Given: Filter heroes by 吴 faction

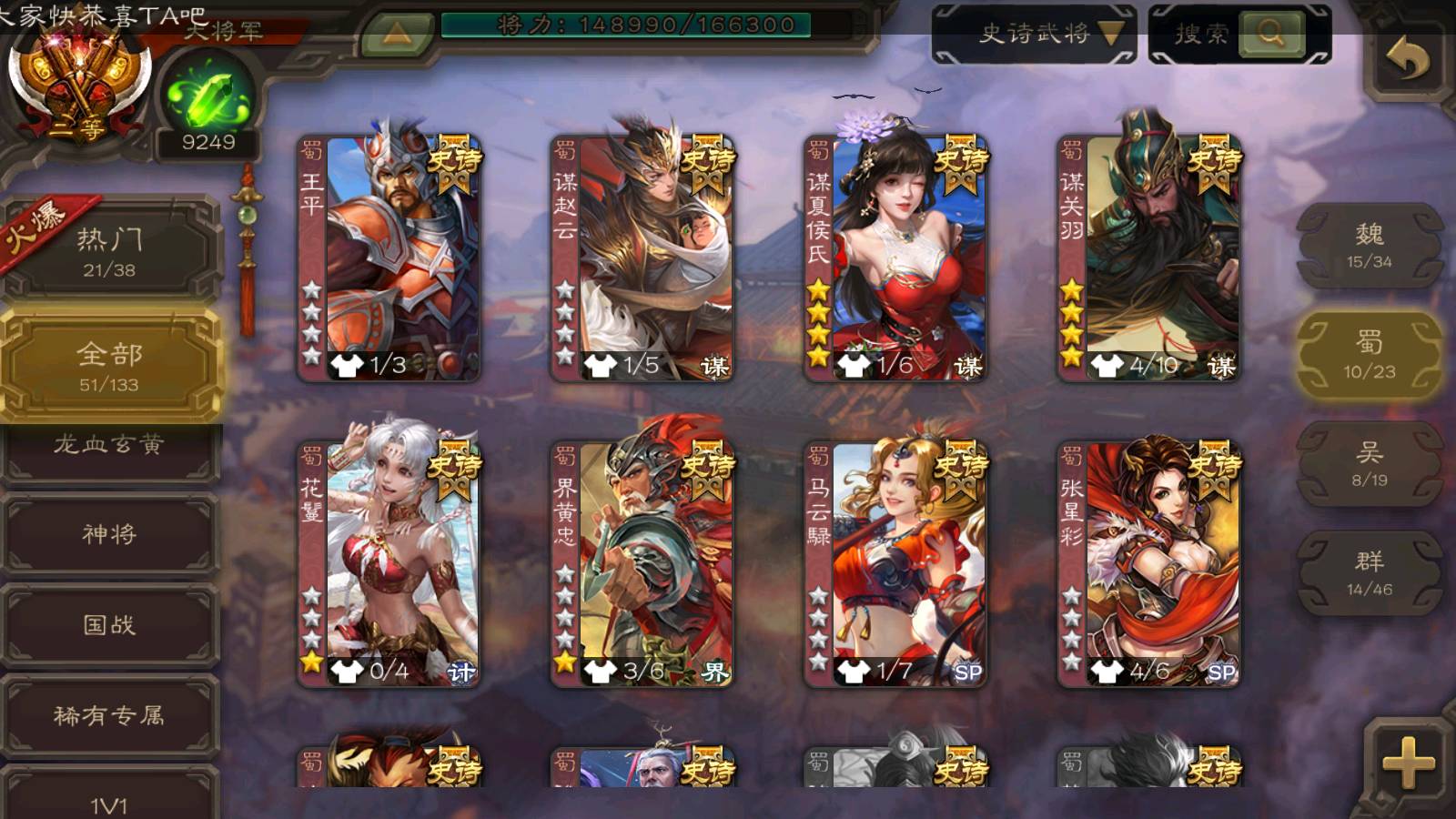Looking at the screenshot, I should pyautogui.click(x=1370, y=464).
